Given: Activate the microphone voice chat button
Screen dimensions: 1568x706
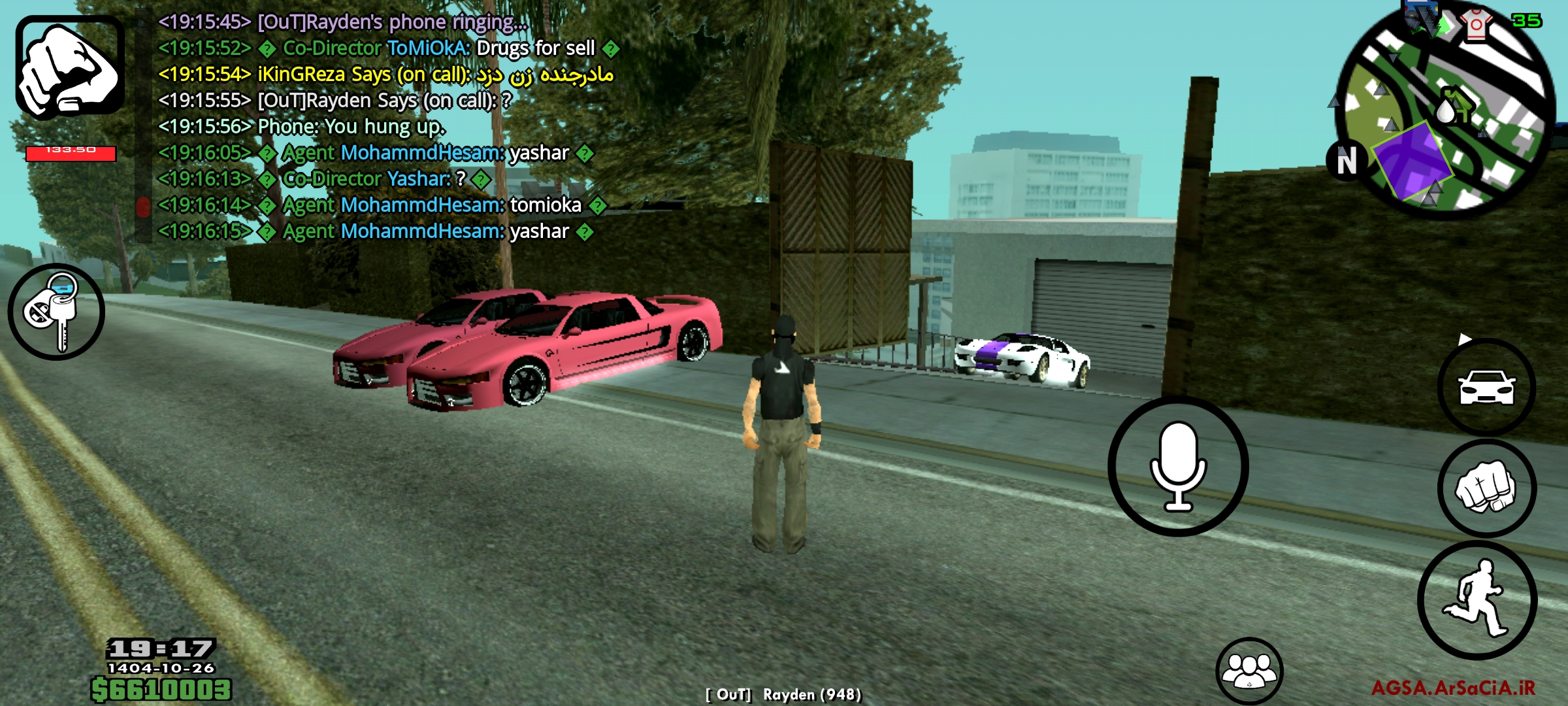Looking at the screenshot, I should click(x=1178, y=465).
